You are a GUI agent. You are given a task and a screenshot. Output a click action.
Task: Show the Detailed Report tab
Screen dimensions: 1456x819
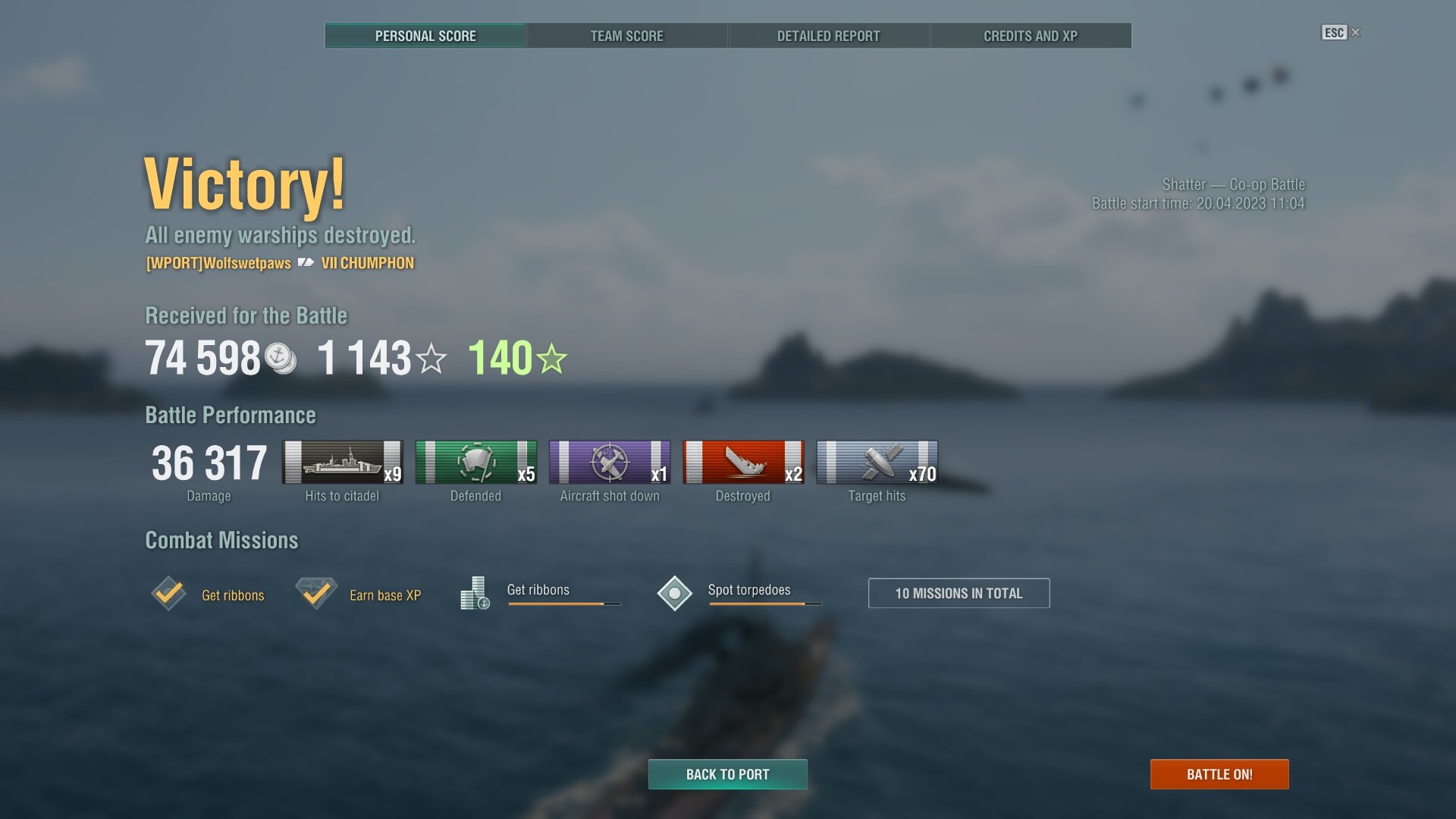[828, 36]
